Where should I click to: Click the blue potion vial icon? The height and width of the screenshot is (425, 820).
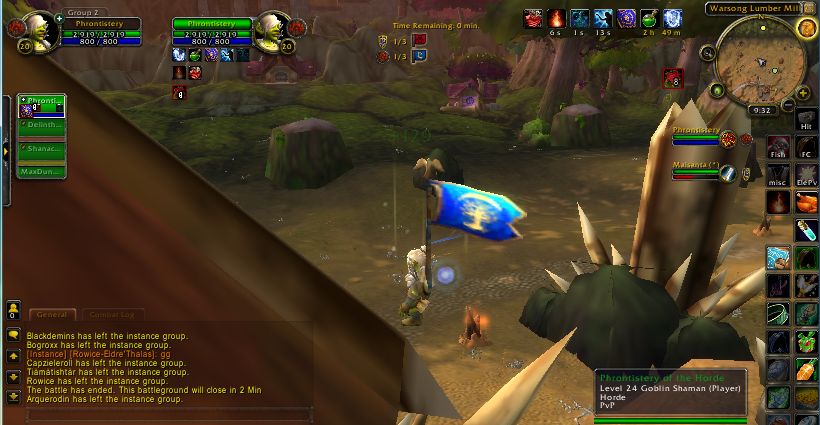tap(806, 230)
